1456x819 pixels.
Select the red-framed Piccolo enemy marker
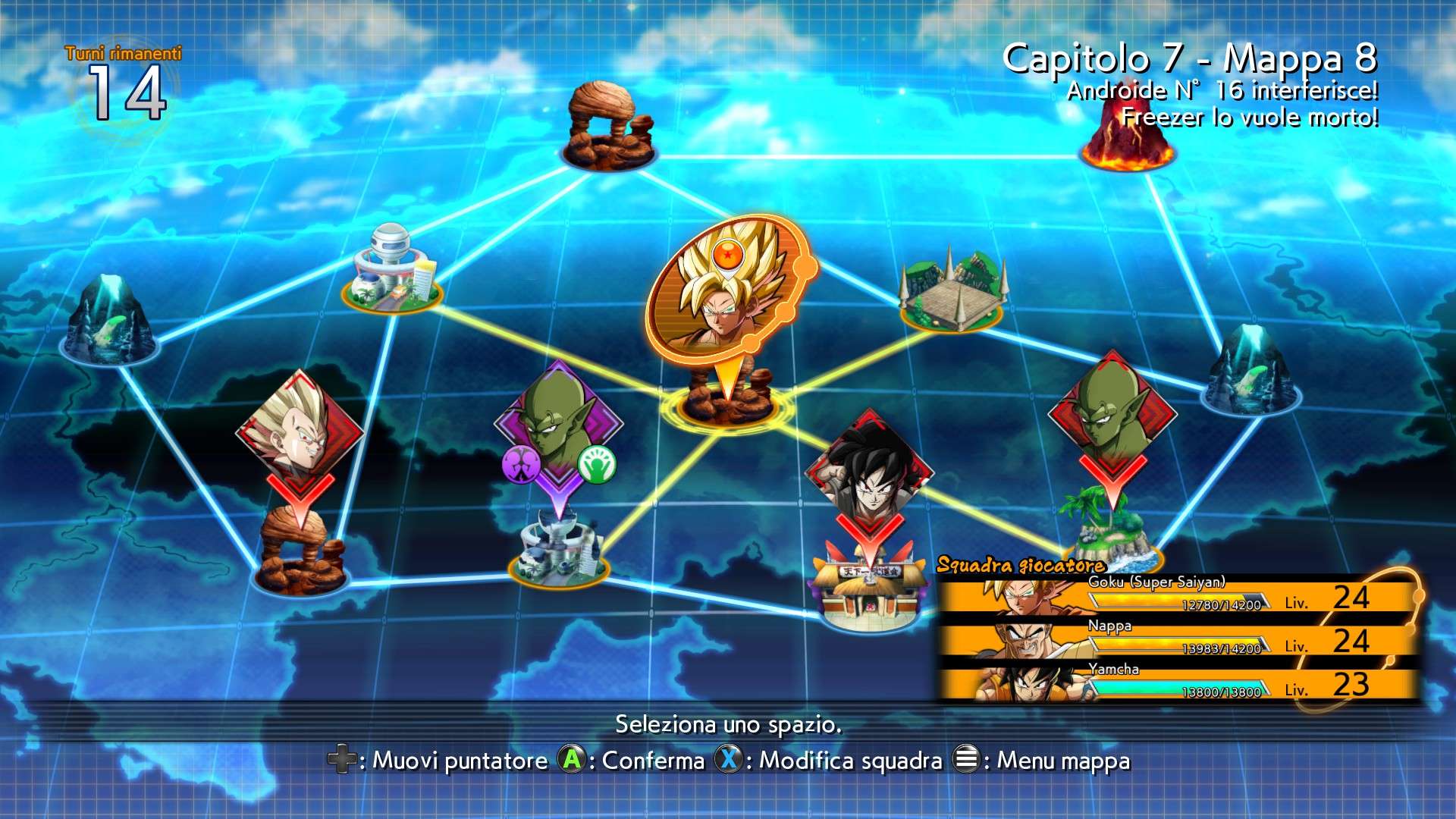(x=1112, y=413)
